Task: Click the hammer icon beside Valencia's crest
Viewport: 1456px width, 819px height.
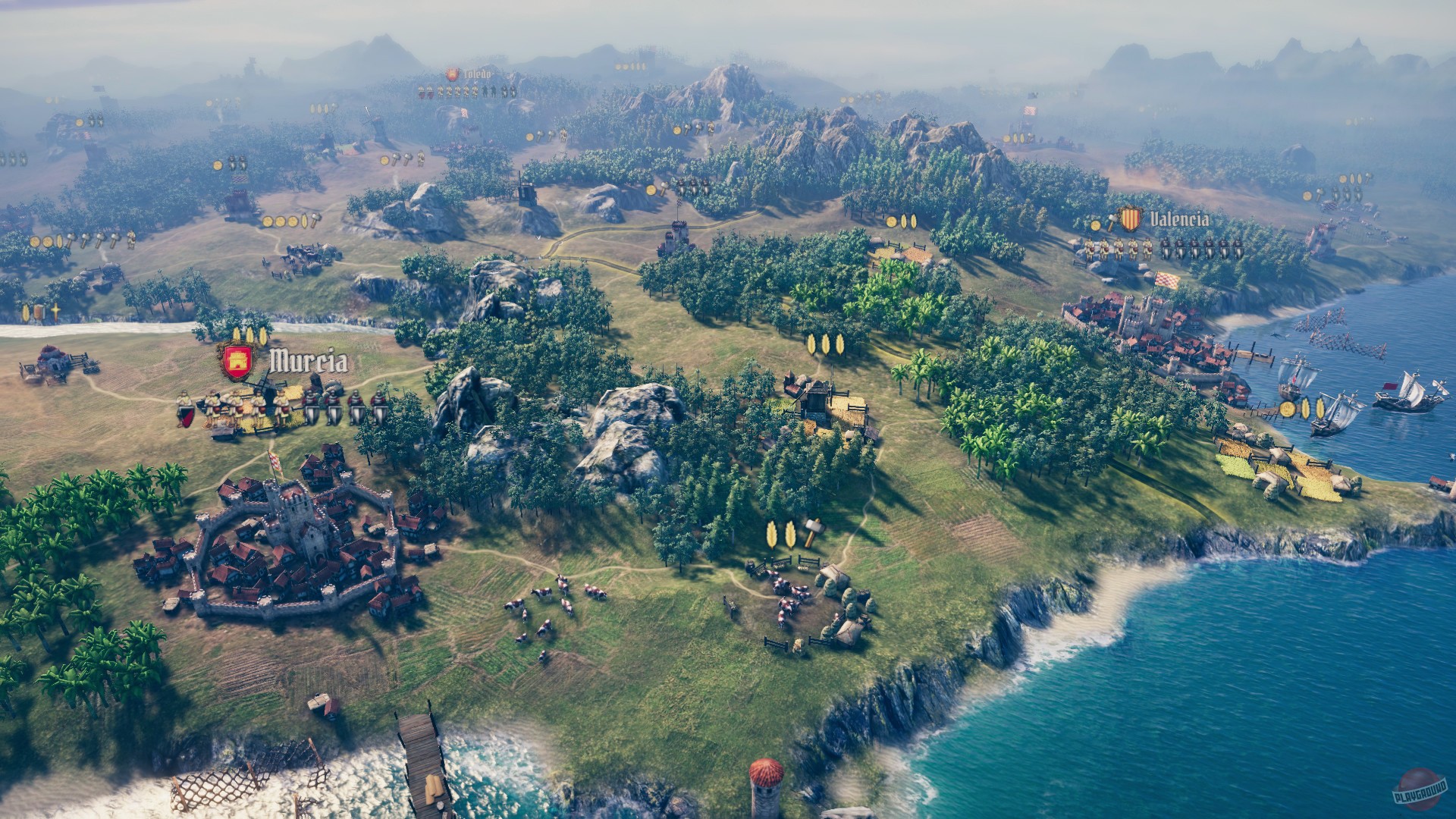Action: pyautogui.click(x=1112, y=220)
